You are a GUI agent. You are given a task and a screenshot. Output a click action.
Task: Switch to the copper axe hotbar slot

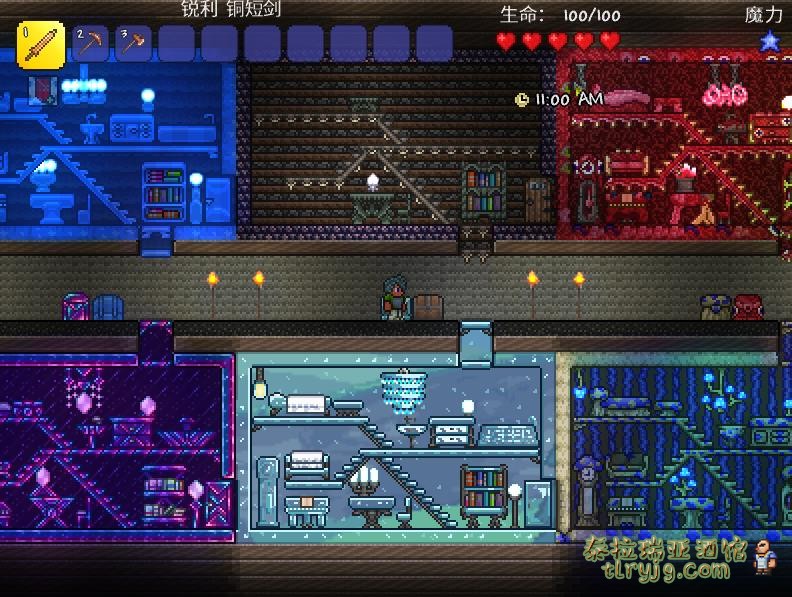(133, 44)
